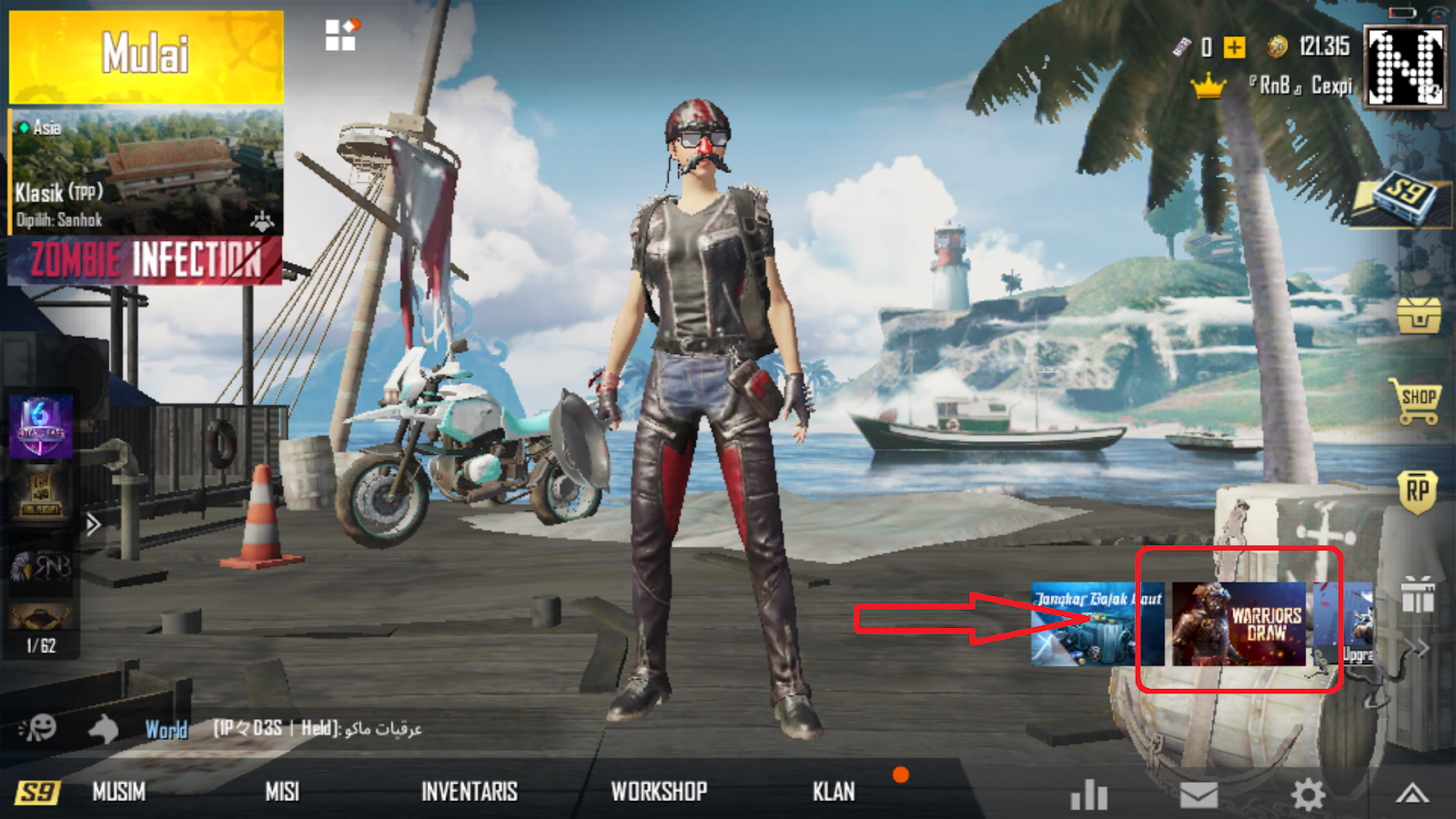Switch to the WORKSHOP tab
The image size is (1456, 819).
(x=659, y=791)
